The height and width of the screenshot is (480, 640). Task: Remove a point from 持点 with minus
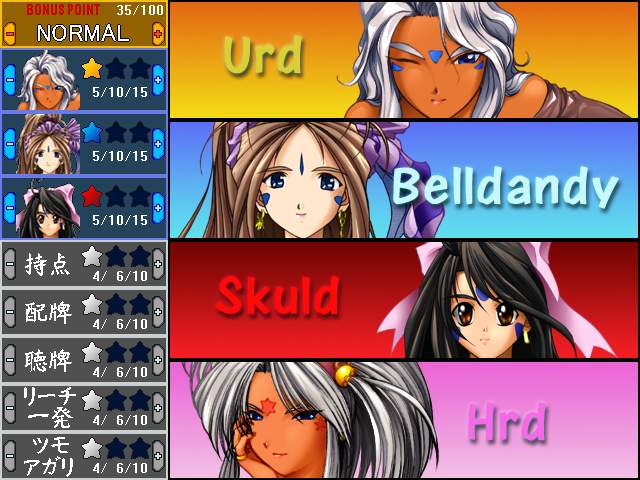(9, 263)
